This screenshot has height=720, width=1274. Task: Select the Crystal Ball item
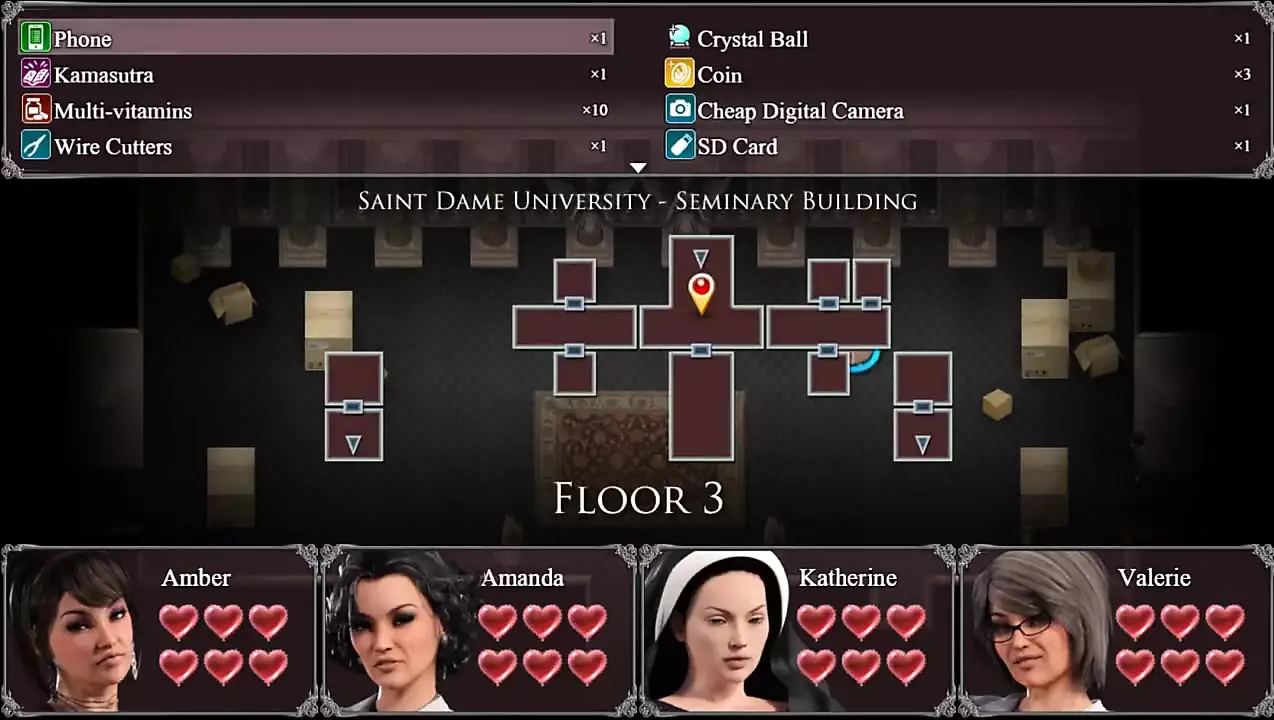[x=958, y=39]
